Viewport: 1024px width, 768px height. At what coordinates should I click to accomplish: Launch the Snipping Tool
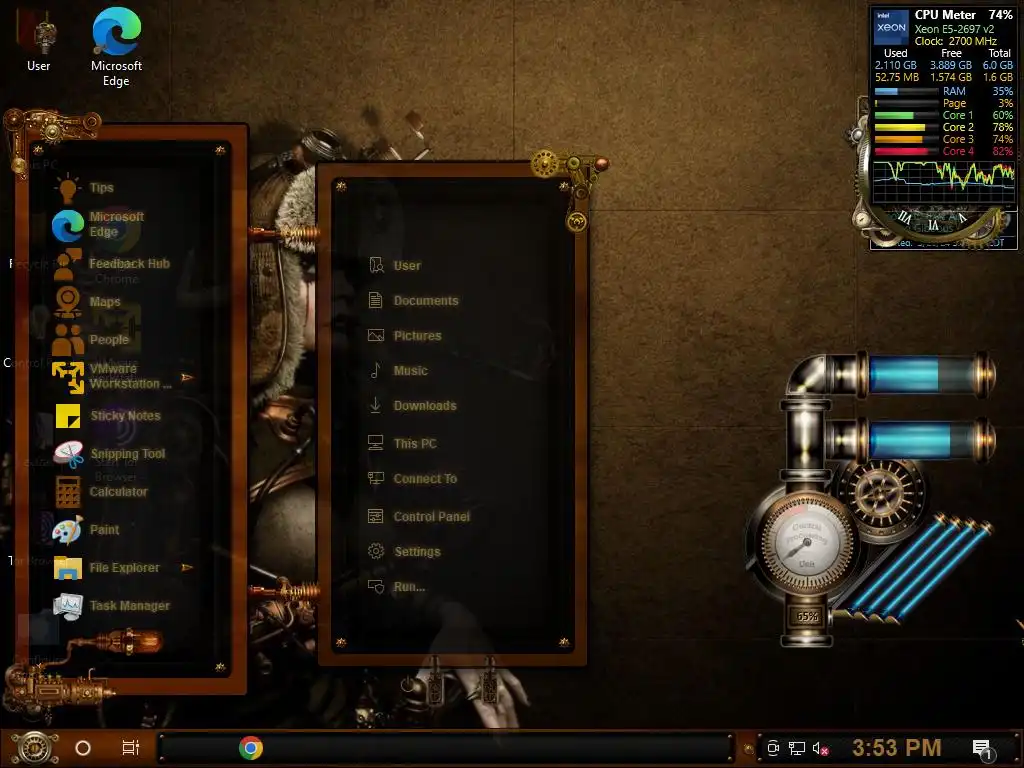[x=127, y=454]
